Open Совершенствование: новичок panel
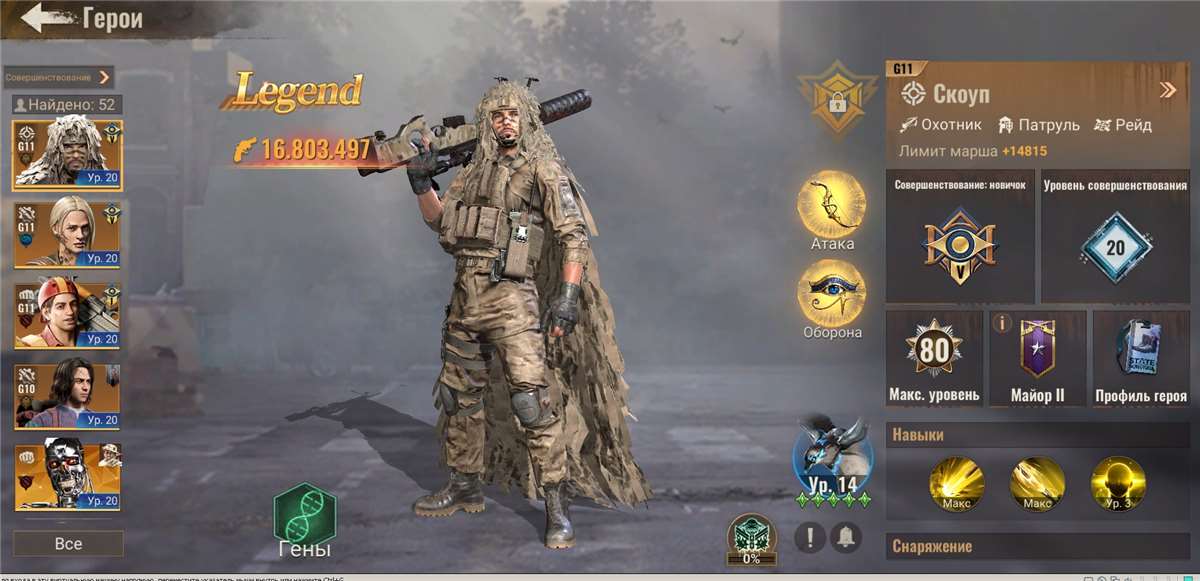The height and width of the screenshot is (581, 1200). (x=959, y=237)
